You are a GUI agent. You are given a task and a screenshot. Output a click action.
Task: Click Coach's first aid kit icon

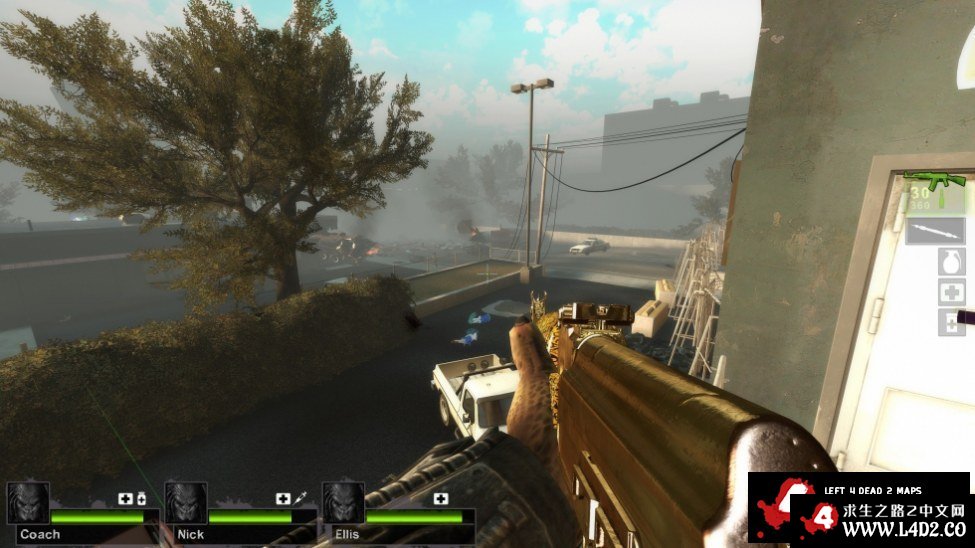(125, 498)
